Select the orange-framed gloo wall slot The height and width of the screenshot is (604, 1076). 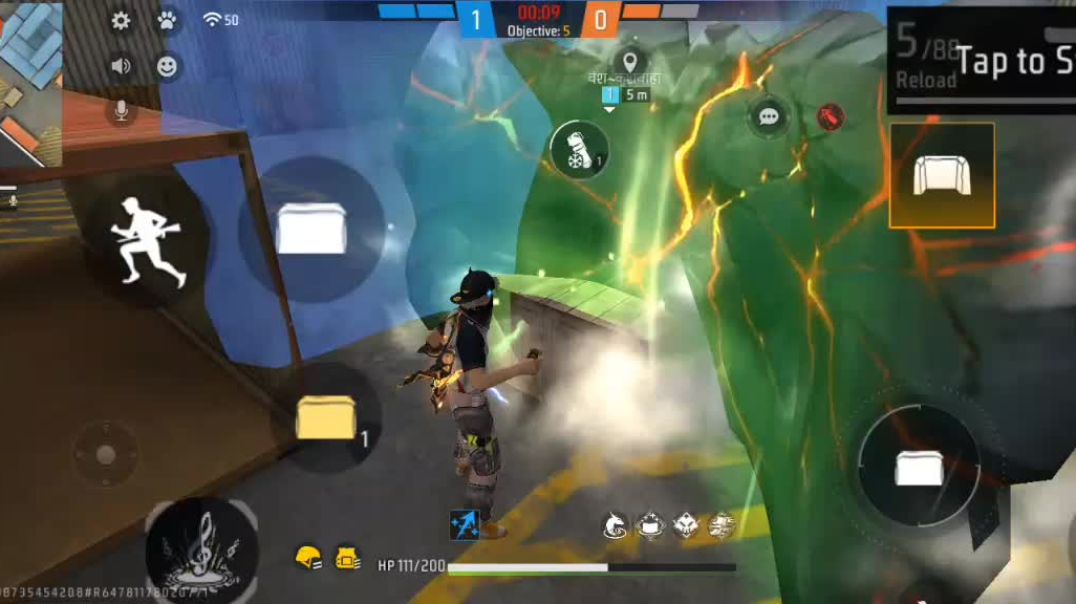[x=941, y=175]
